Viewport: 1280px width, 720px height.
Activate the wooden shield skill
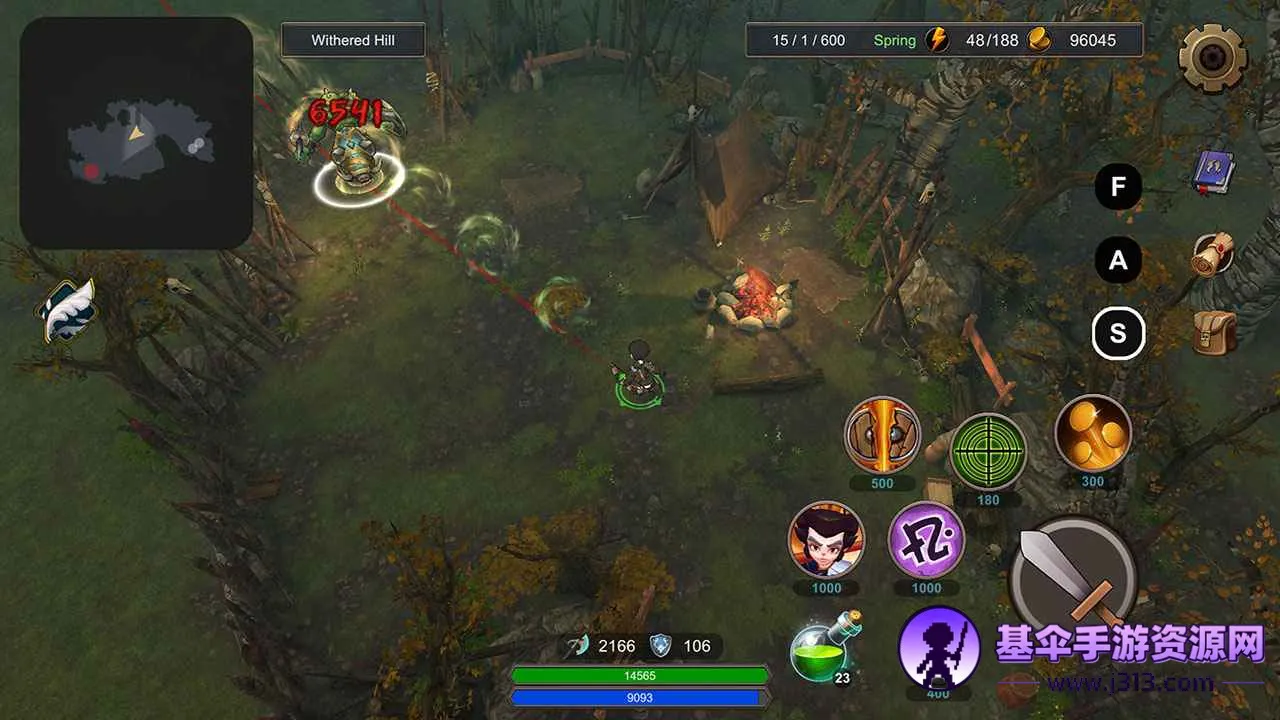point(882,436)
